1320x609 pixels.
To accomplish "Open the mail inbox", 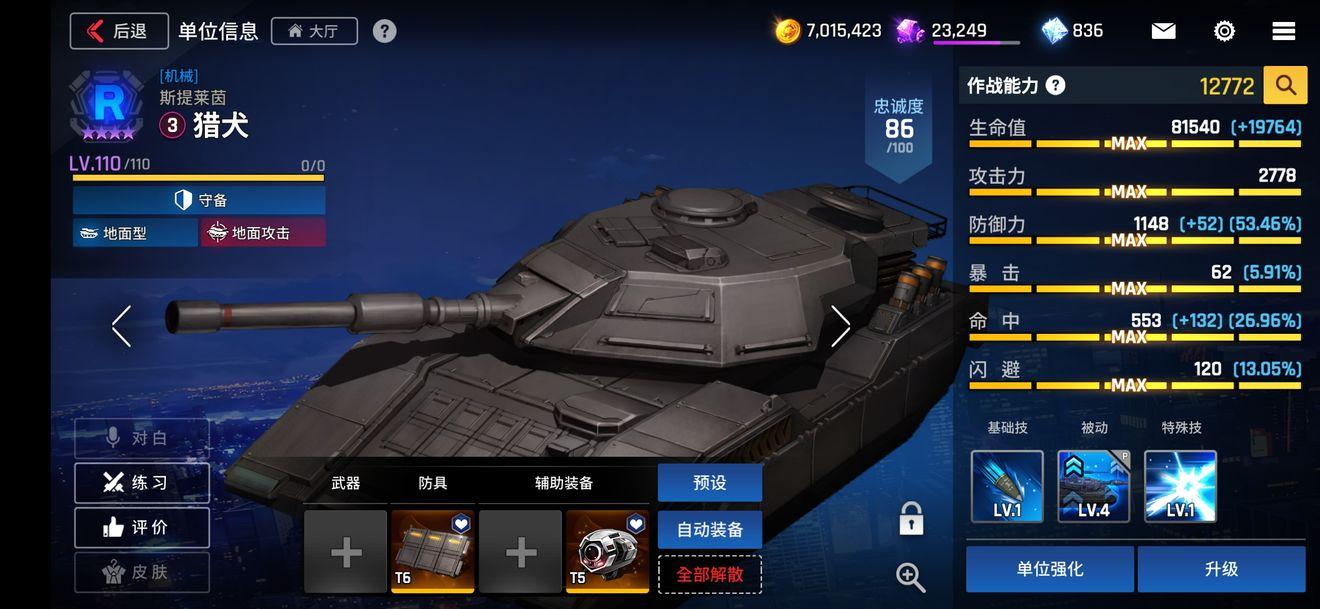I will tap(1163, 31).
